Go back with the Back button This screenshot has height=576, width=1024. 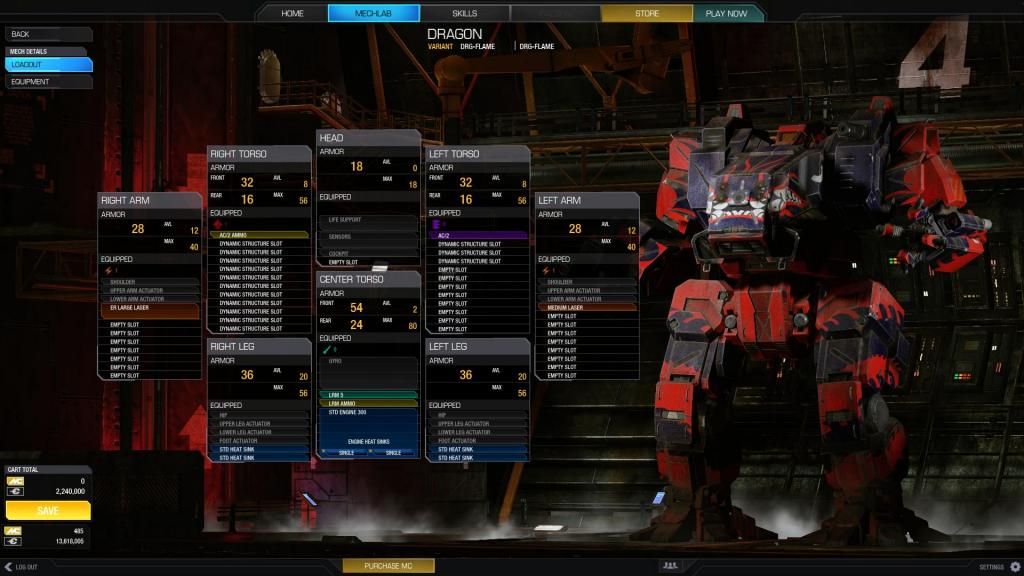point(48,34)
